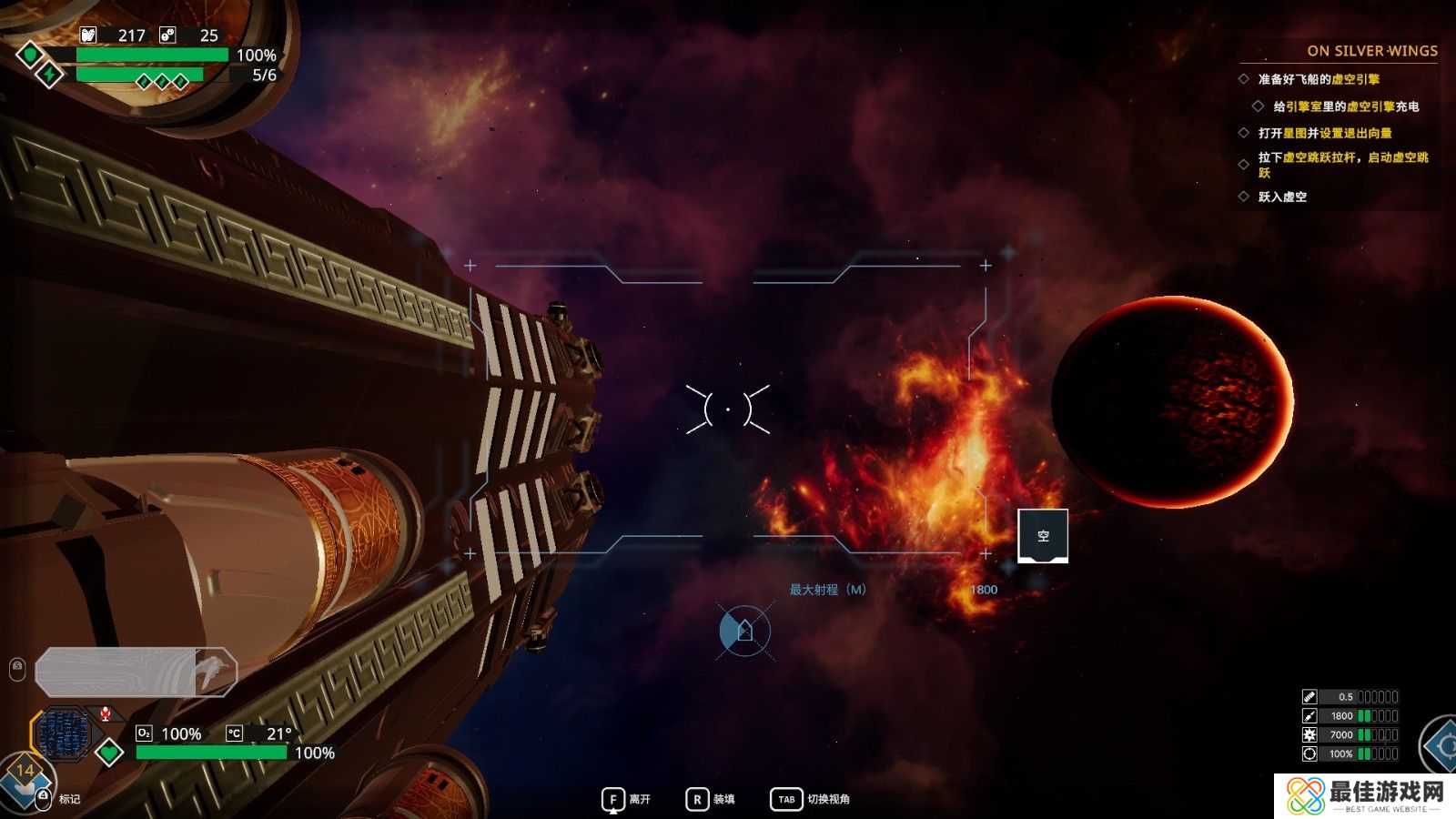Click the ship home marker icon

[744, 631]
